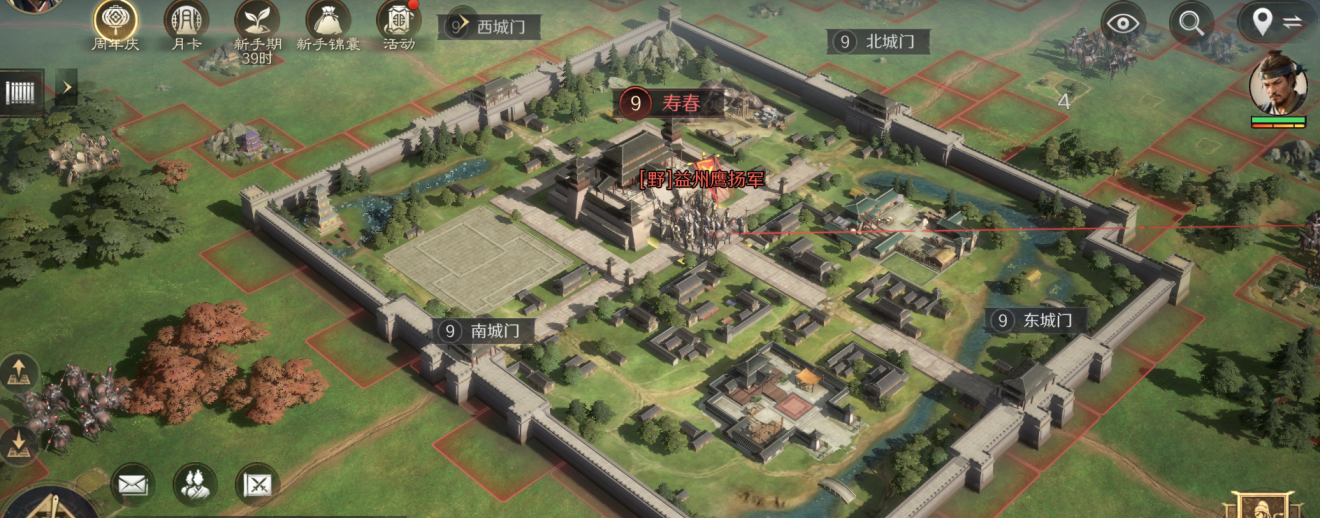
Task: Open the magnifying glass search
Action: click(x=1190, y=22)
